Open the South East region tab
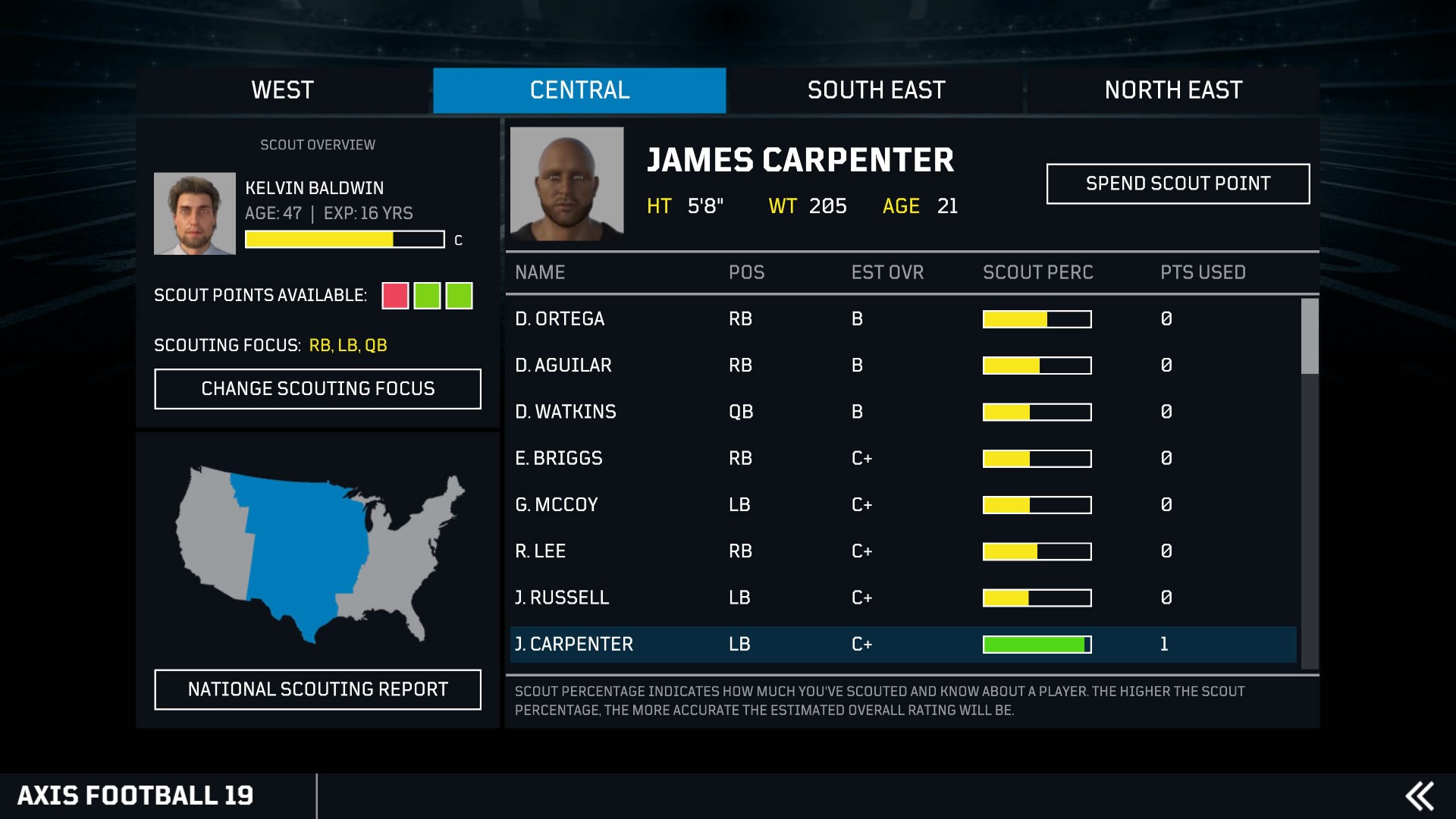The height and width of the screenshot is (819, 1456). (876, 90)
